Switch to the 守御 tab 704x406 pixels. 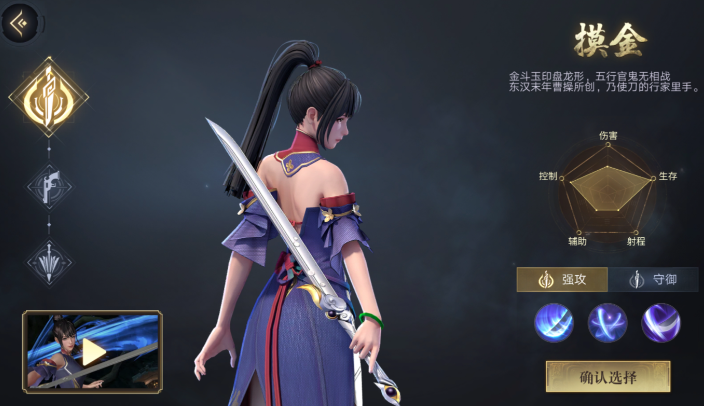pyautogui.click(x=653, y=279)
